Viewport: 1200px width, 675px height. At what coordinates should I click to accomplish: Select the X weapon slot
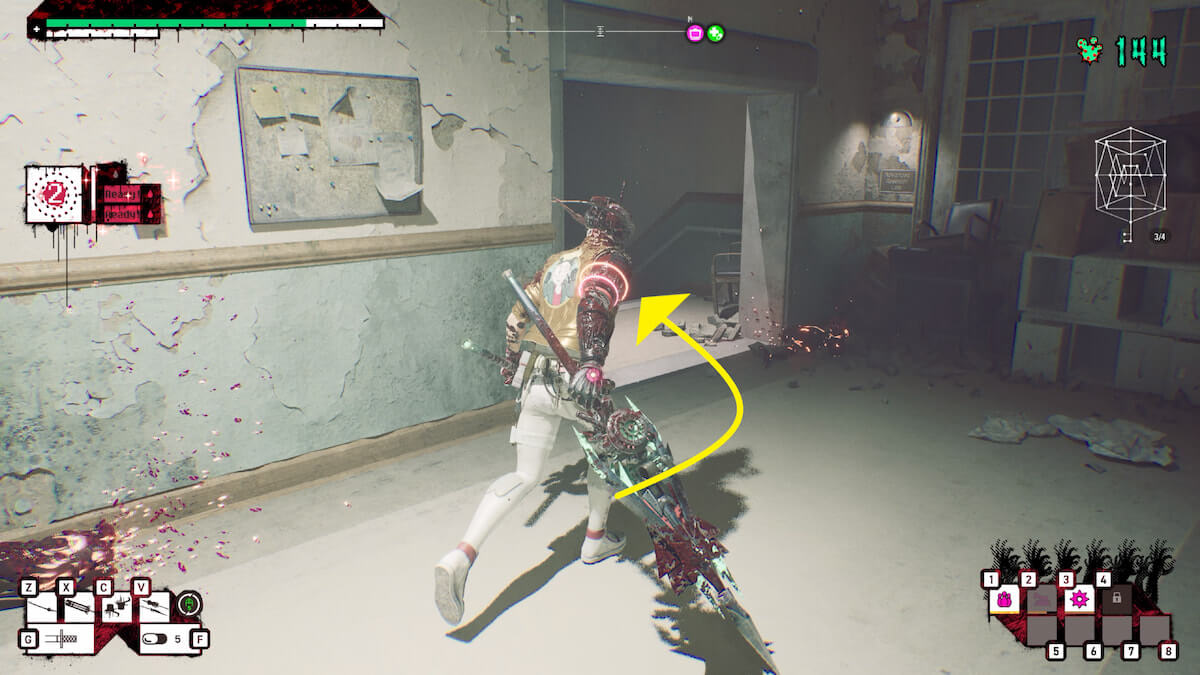79,606
